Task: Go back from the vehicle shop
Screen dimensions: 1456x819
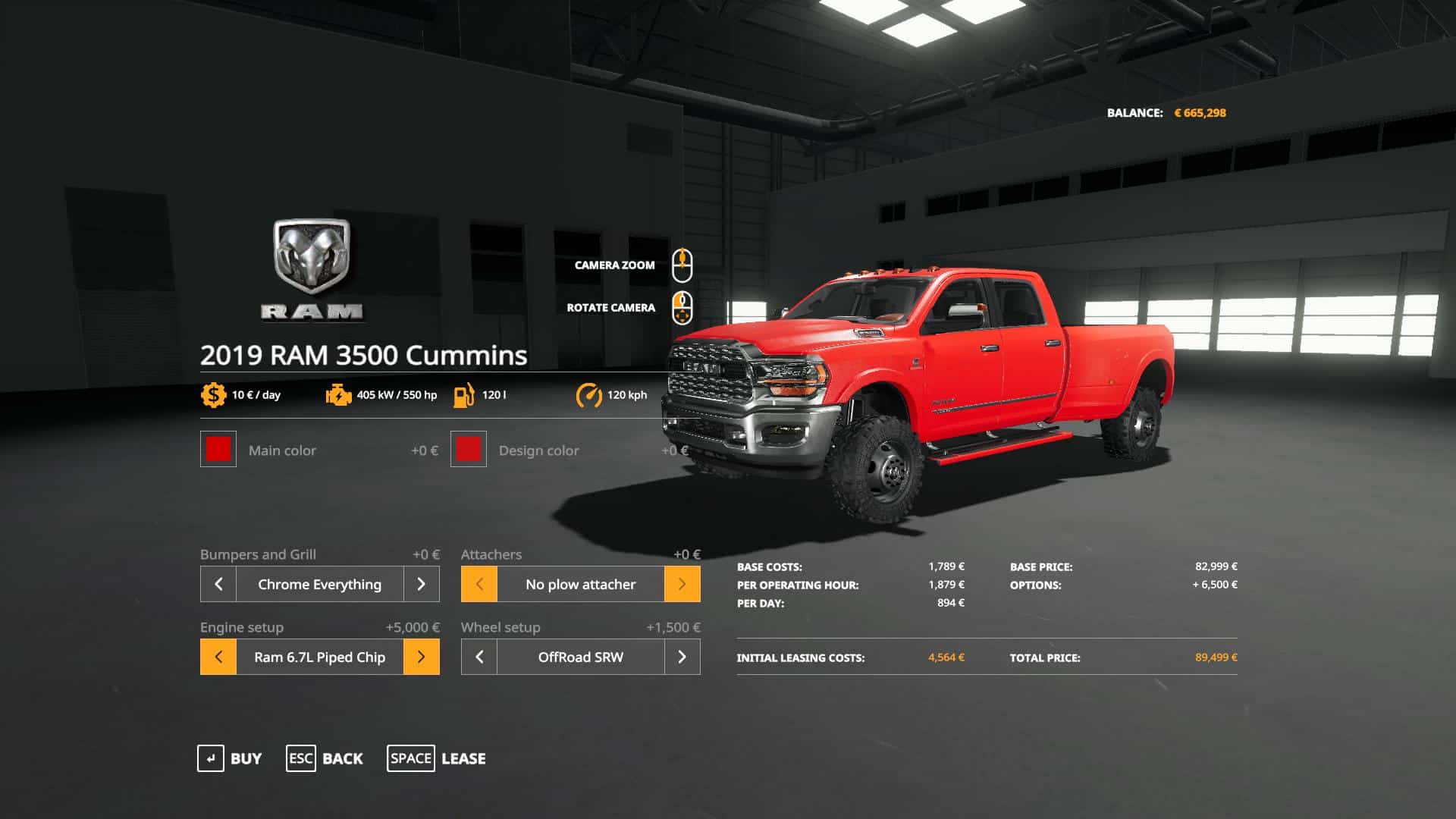Action: coord(325,758)
